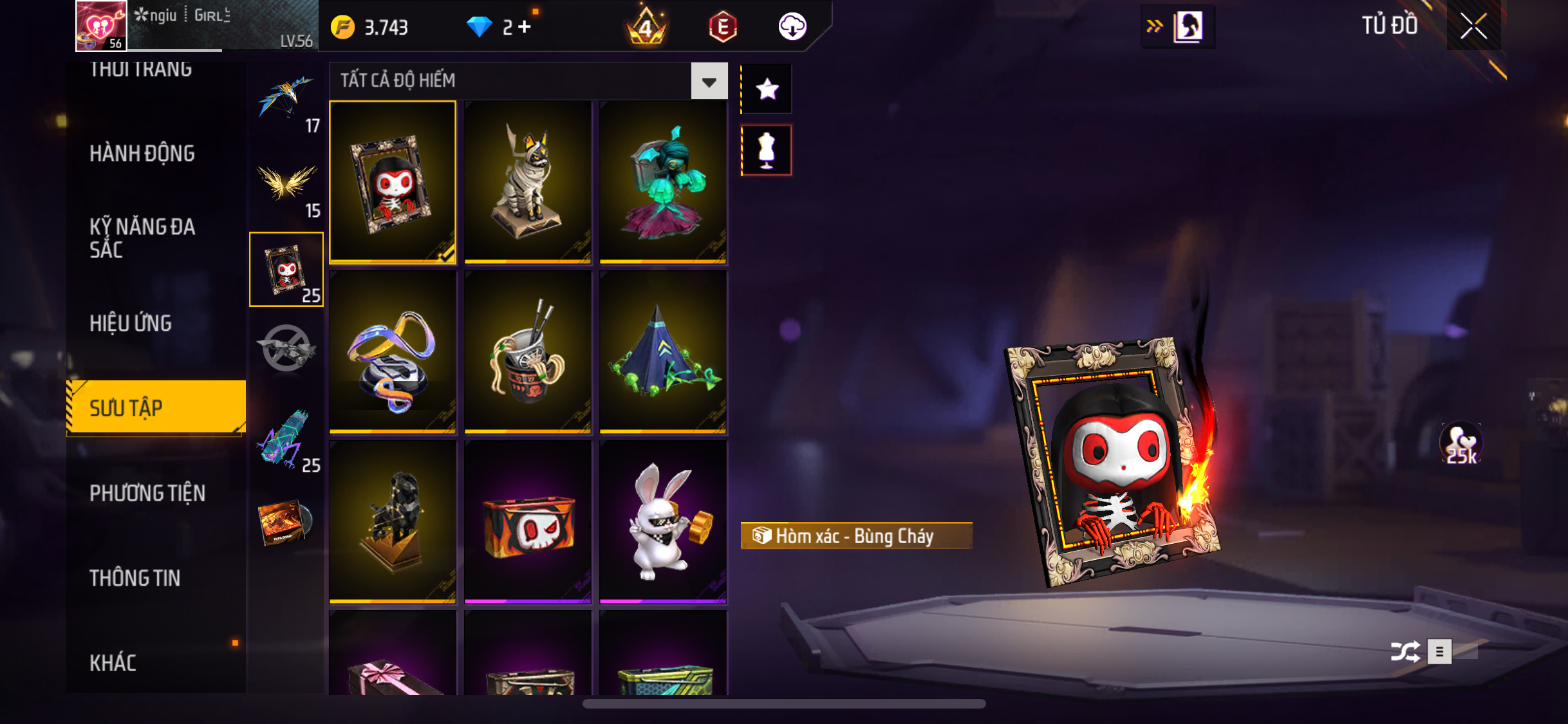1568x724 pixels.
Task: Click the star favorites filter button
Action: click(x=767, y=89)
